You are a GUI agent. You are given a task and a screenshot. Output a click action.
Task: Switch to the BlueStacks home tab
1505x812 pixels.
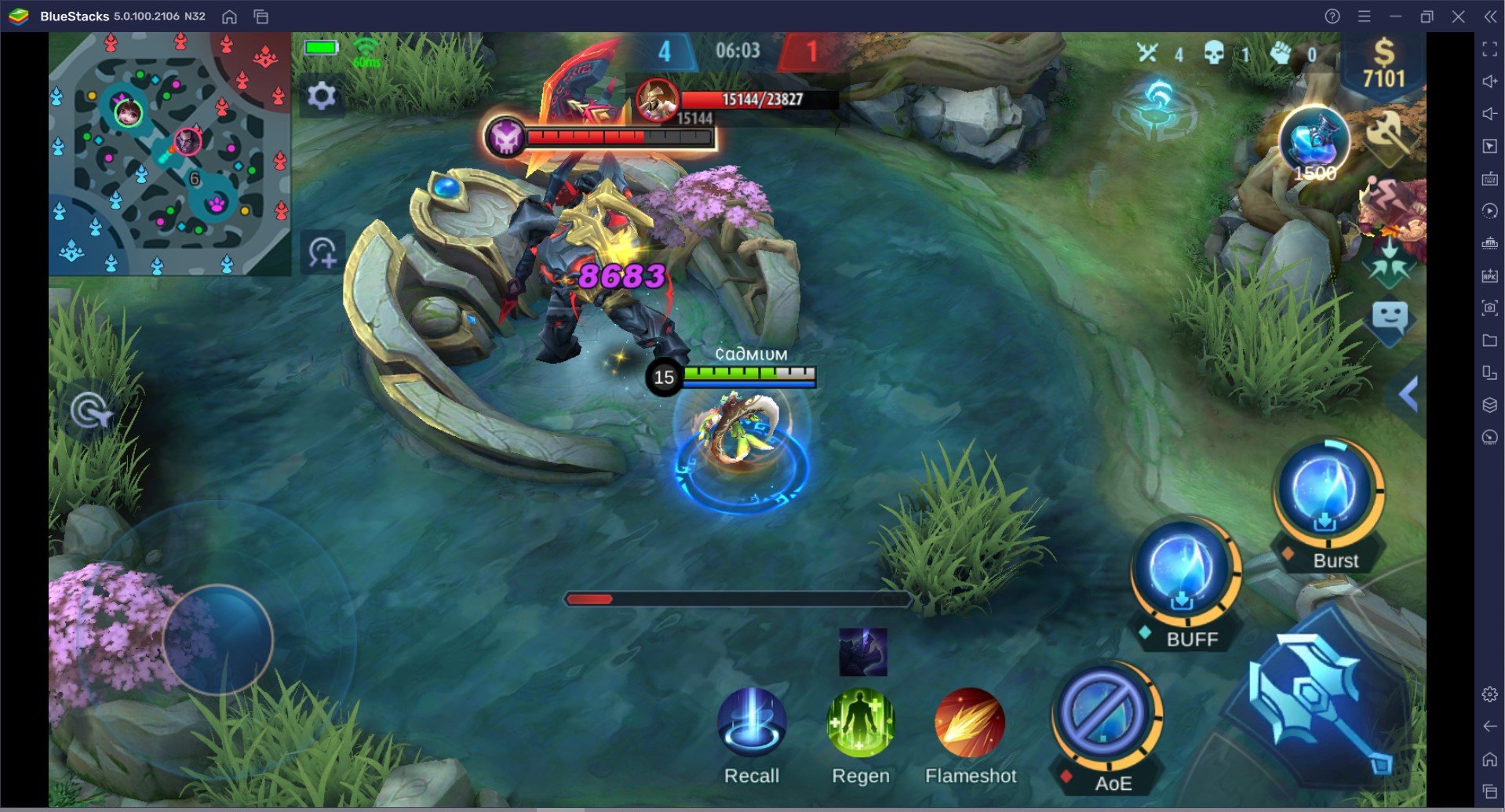[229, 15]
